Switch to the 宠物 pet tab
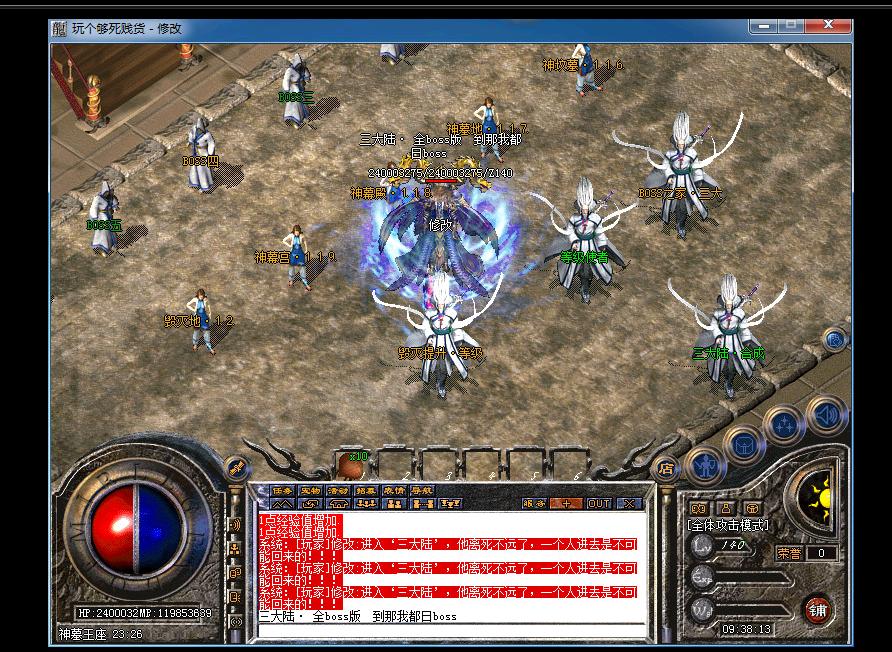Image resolution: width=892 pixels, height=652 pixels. pyautogui.click(x=310, y=490)
